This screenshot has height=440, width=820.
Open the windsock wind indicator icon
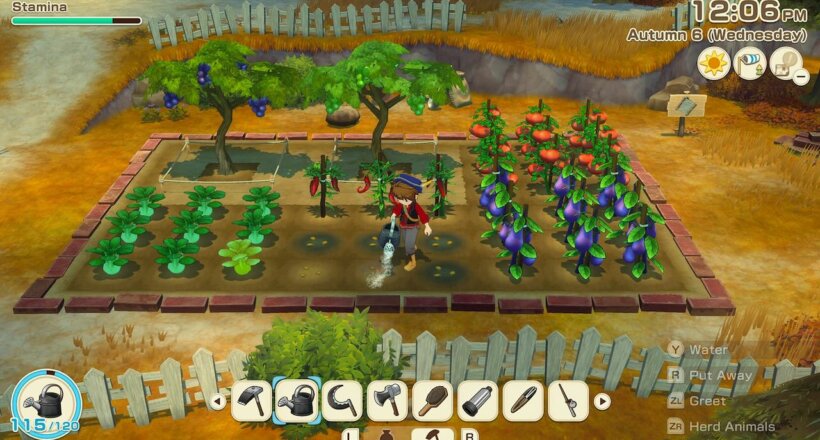(749, 64)
